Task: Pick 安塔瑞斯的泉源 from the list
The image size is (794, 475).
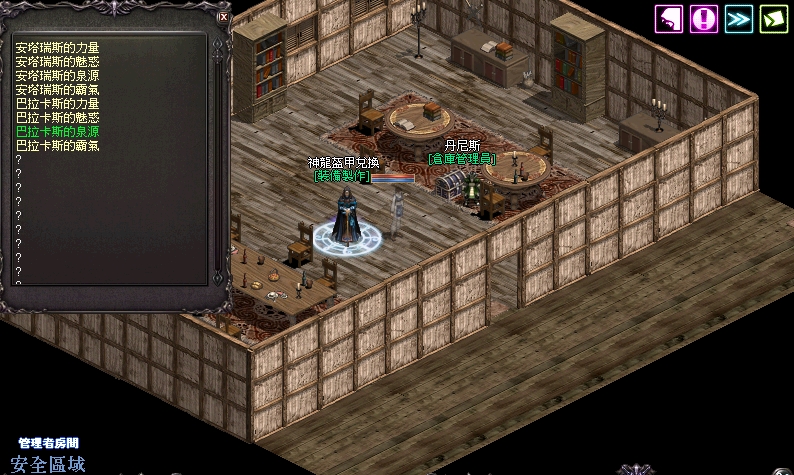Action: tap(57, 75)
